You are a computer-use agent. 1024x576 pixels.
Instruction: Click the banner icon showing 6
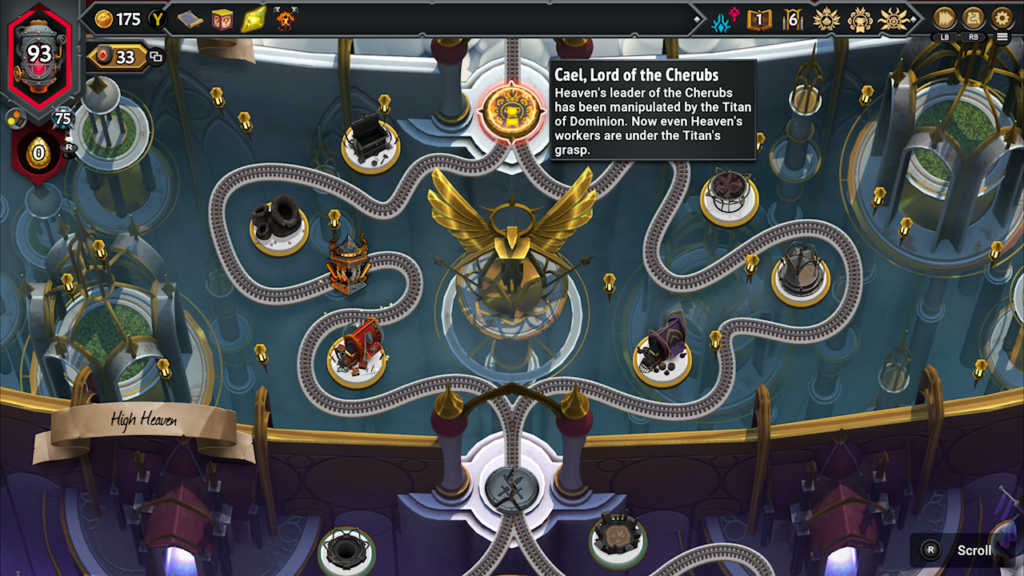point(793,19)
